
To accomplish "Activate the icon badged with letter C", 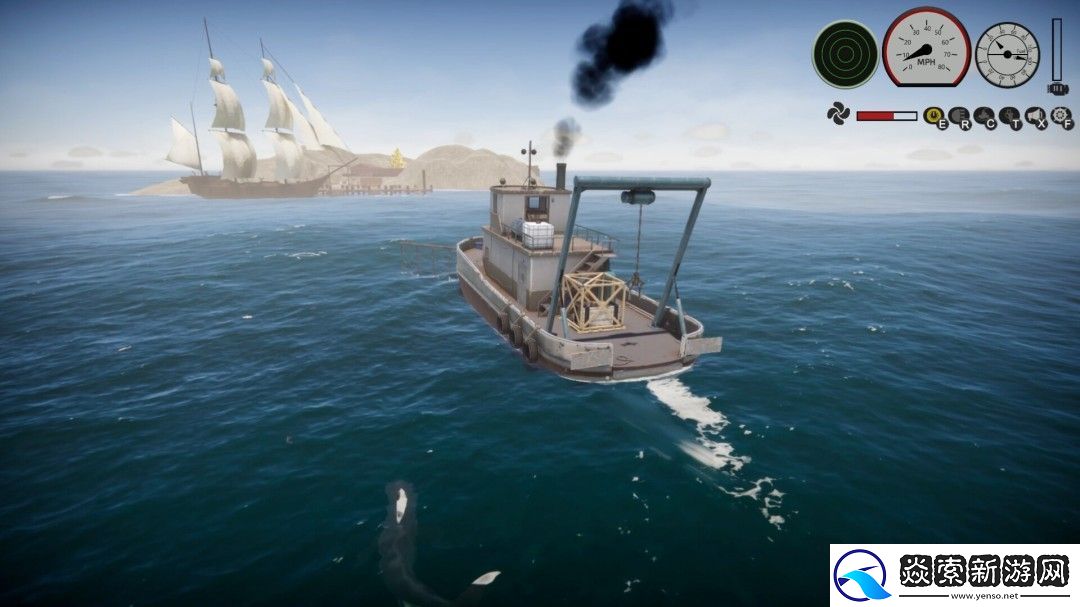I will (984, 117).
